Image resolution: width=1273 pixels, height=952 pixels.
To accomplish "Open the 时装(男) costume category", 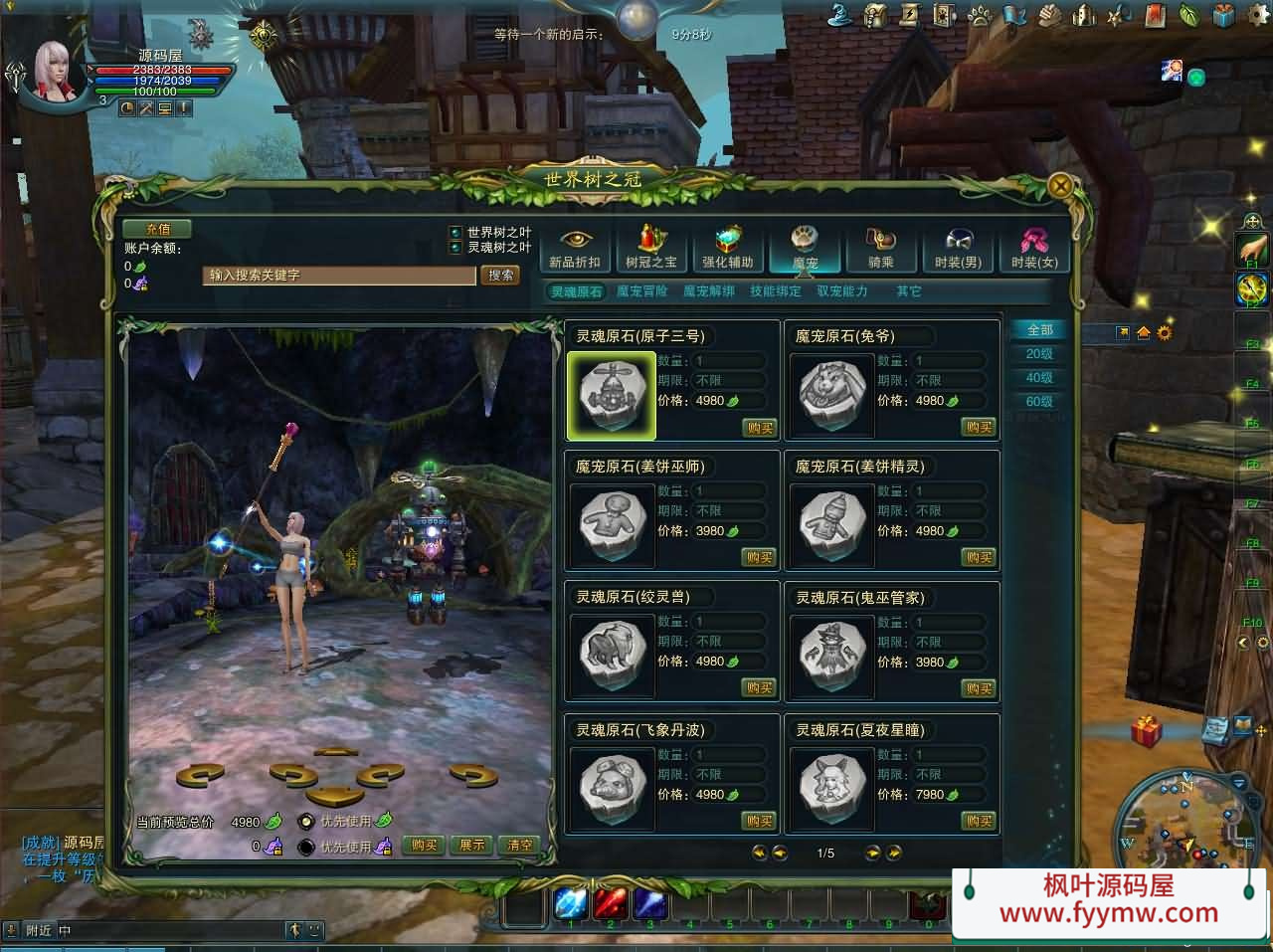I will point(958,248).
